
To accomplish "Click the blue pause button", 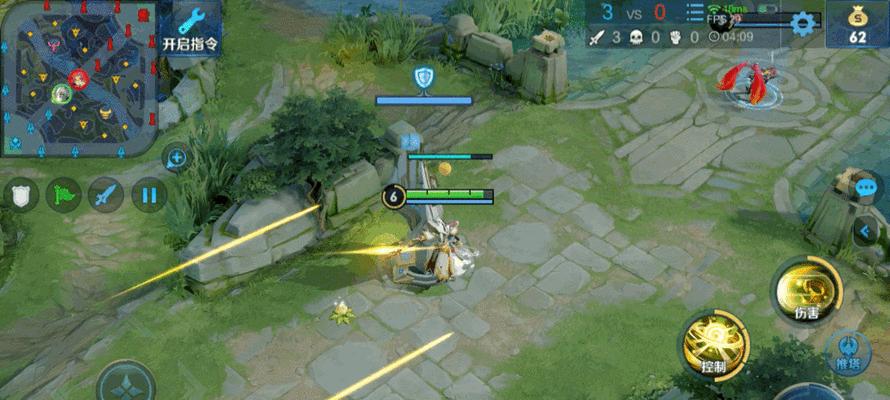I will tap(148, 194).
